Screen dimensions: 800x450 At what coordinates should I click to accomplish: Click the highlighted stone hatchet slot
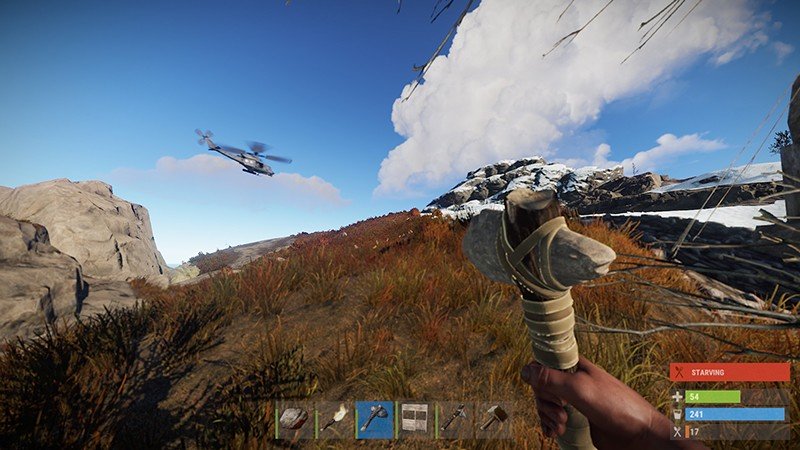(x=374, y=420)
